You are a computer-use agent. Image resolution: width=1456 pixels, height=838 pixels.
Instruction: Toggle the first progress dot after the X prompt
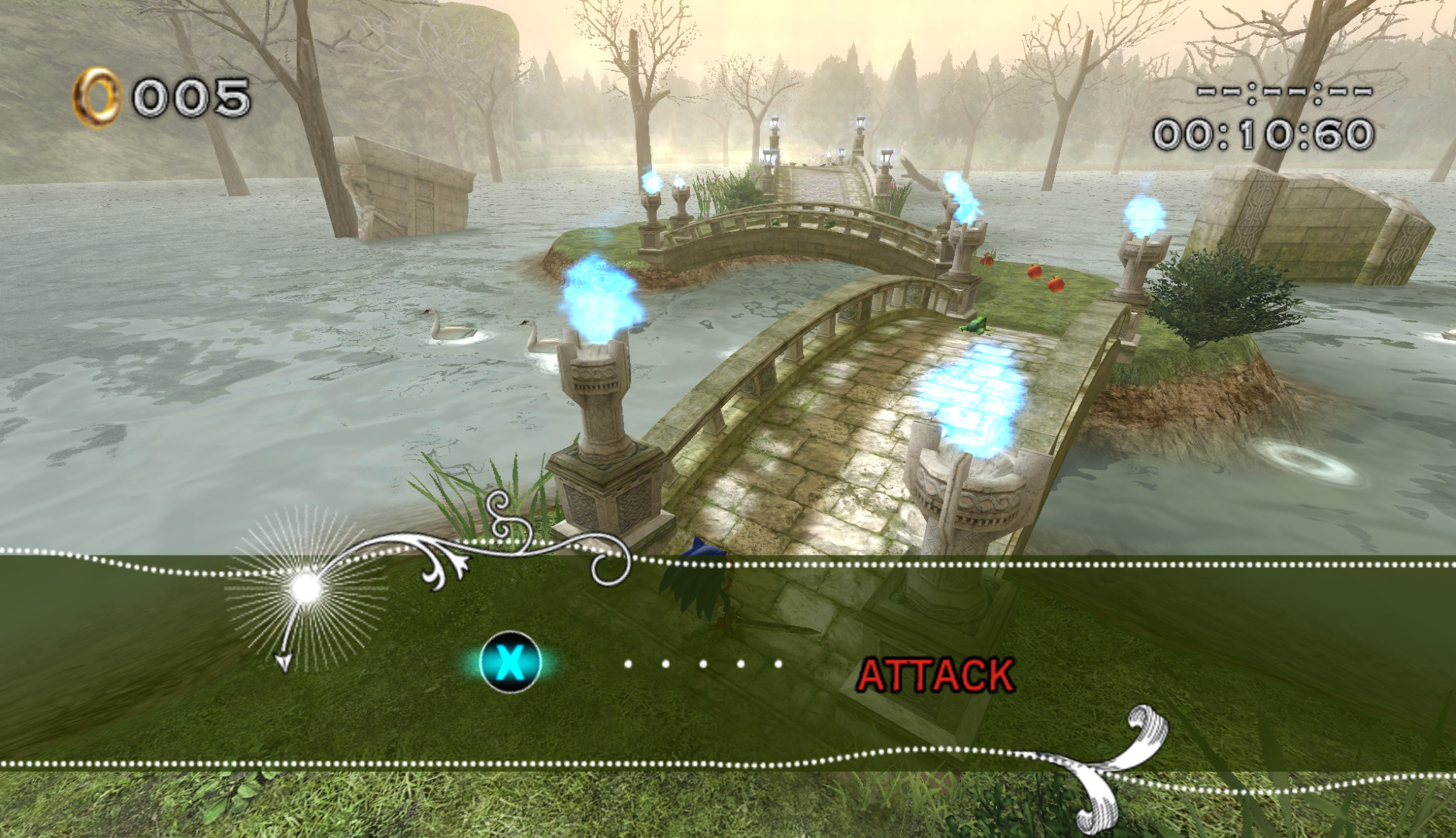629,663
